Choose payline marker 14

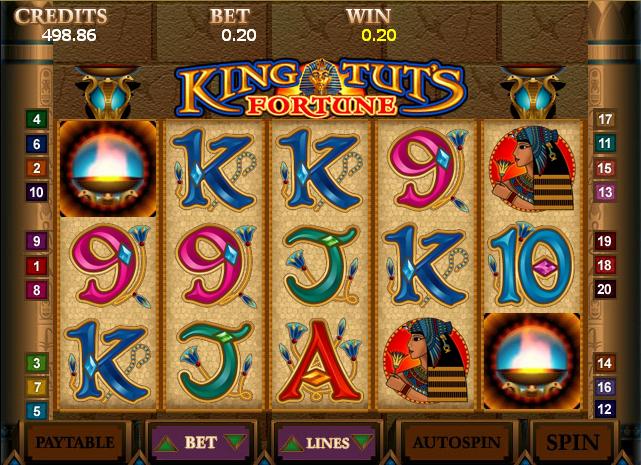(604, 362)
